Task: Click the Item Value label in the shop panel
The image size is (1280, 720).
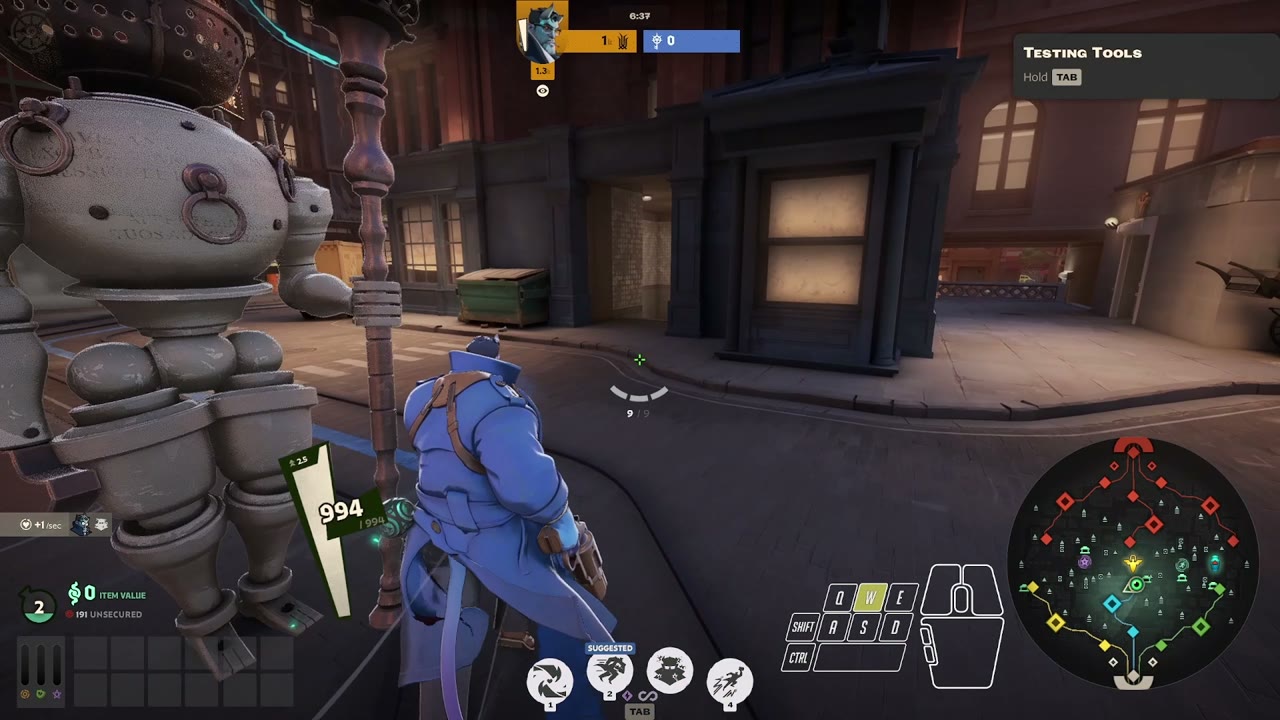Action: [122, 594]
